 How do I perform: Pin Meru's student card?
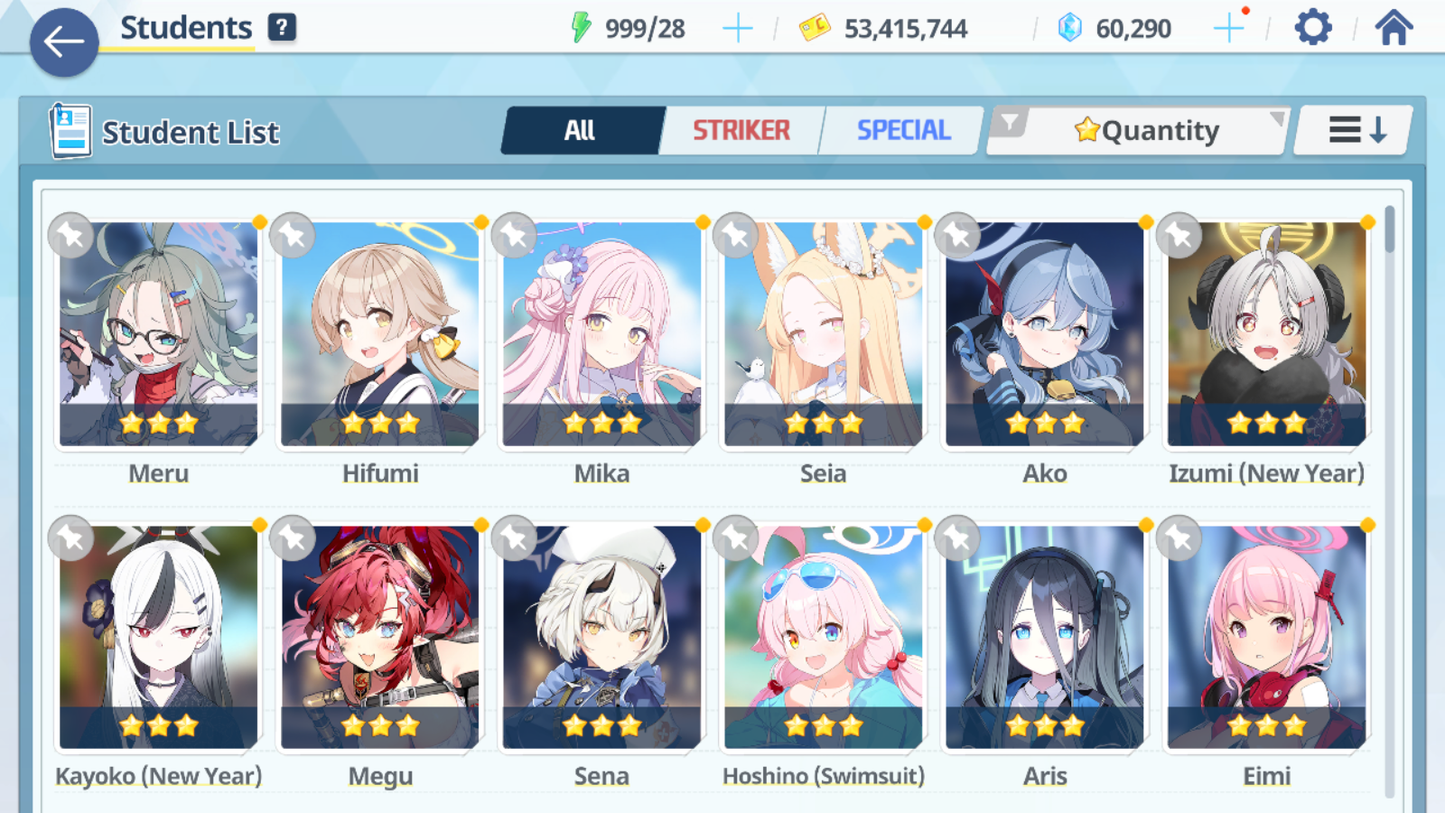coord(70,236)
